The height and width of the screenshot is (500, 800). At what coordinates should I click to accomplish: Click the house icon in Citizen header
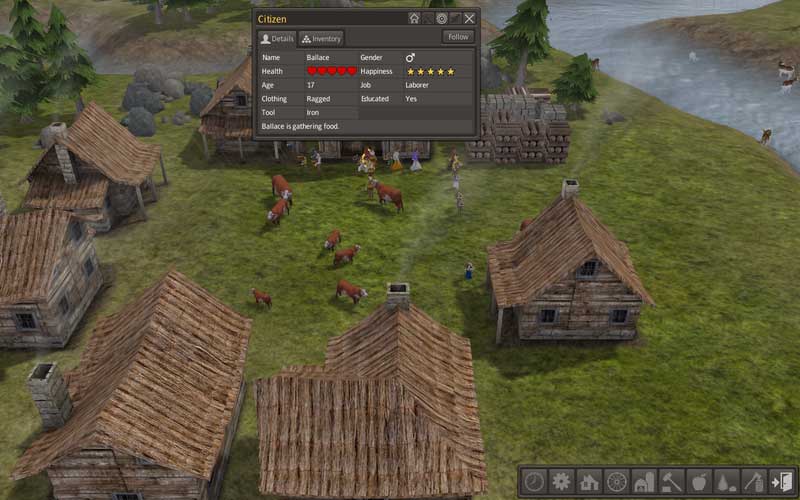414,18
